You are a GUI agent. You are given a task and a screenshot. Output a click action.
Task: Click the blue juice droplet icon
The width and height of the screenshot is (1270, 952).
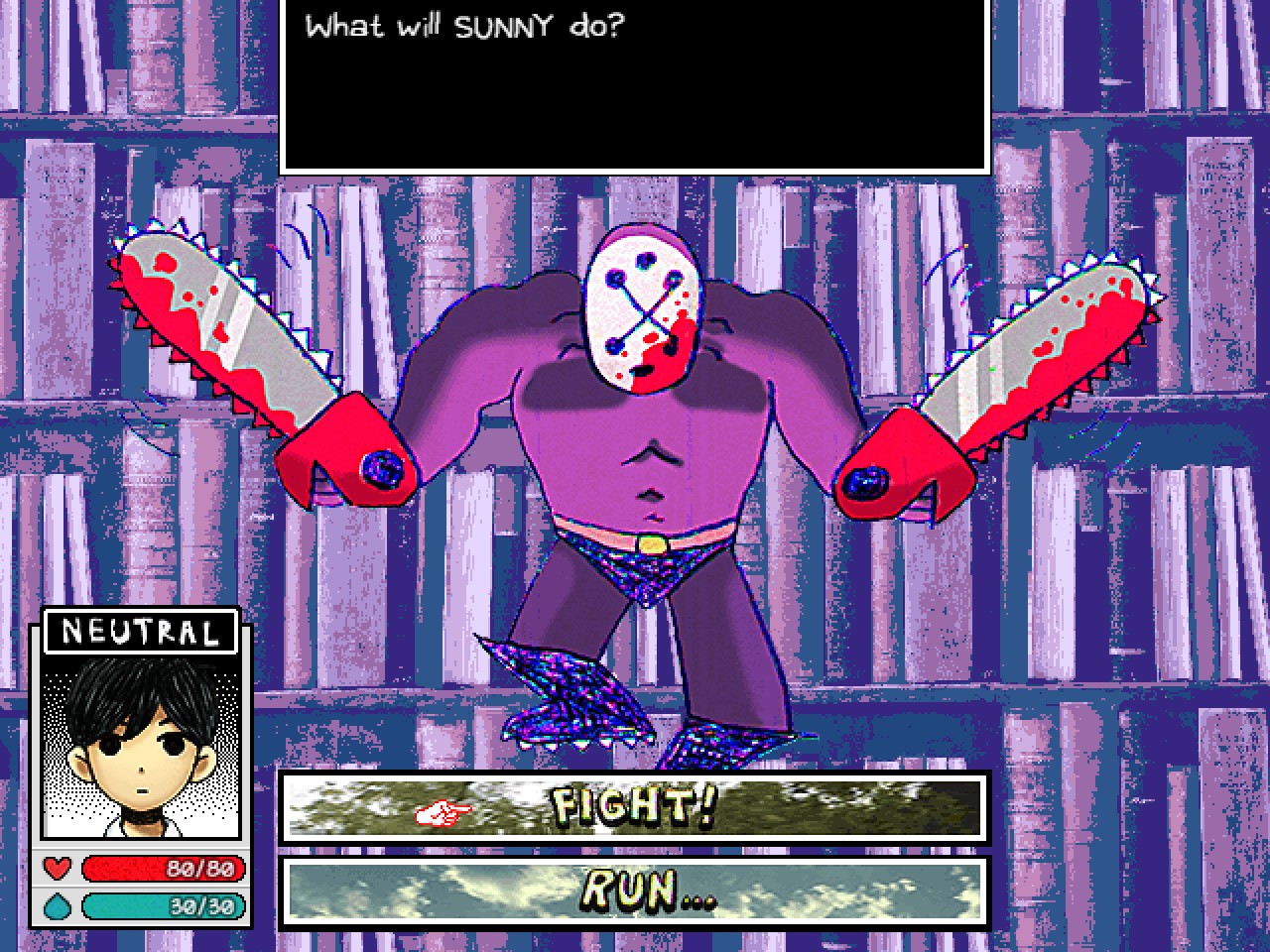click(x=58, y=905)
